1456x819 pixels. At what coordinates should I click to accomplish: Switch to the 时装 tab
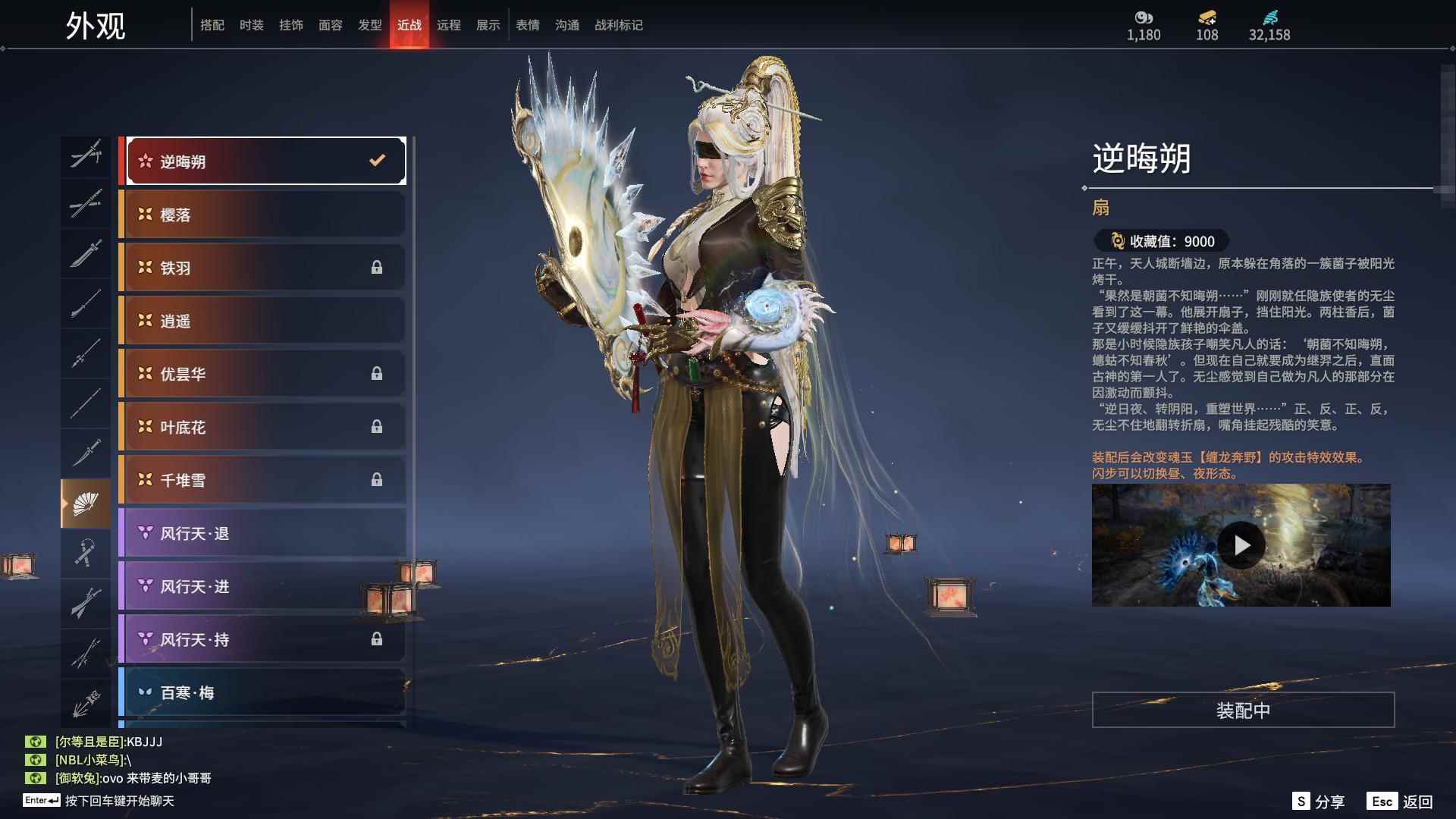251,25
